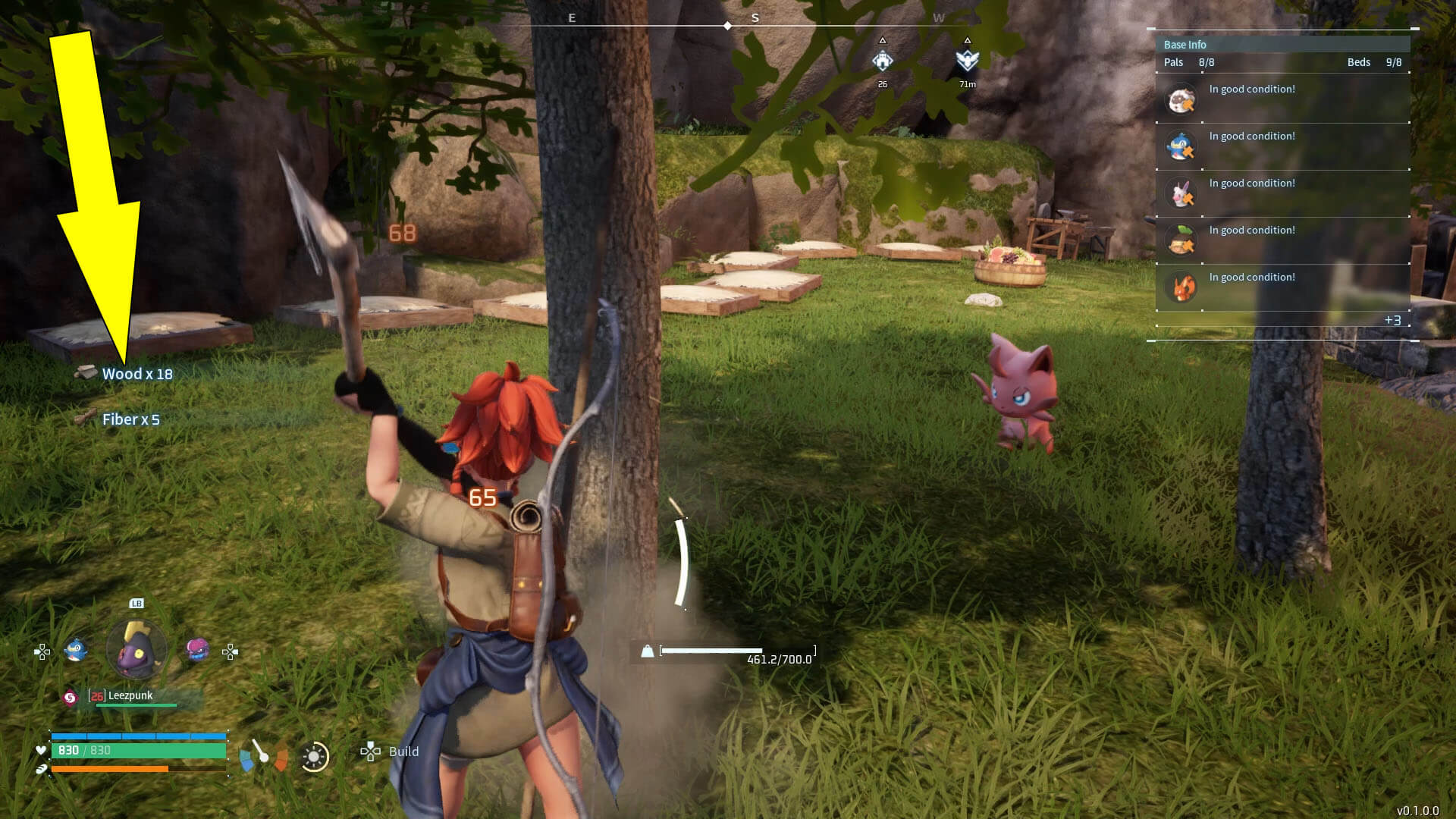Select the blue penguin row in Base Info
1456x819 pixels.
[1181, 147]
